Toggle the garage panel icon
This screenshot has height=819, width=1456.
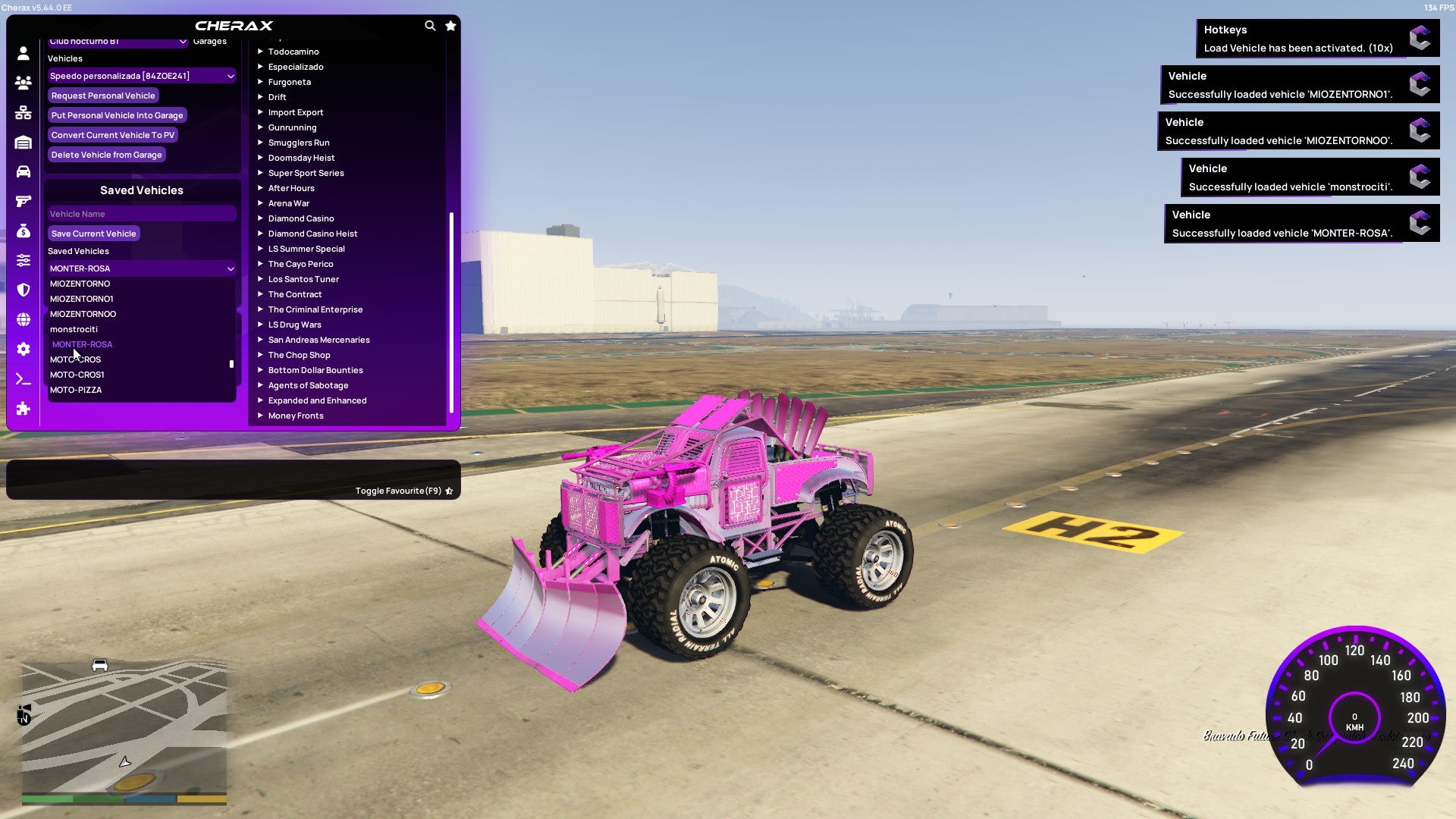tap(23, 142)
